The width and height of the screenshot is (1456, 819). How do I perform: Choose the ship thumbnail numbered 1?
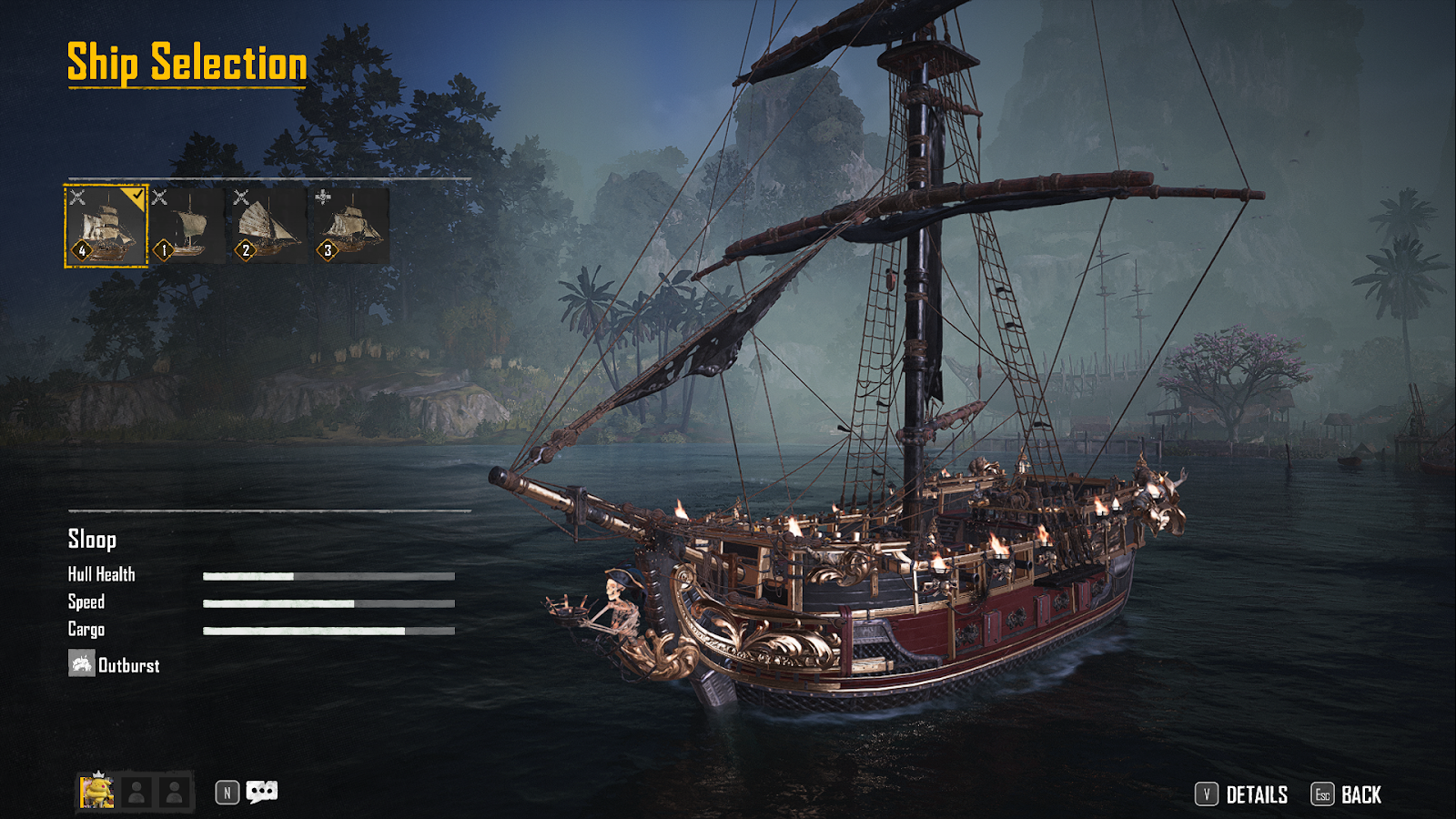[187, 226]
